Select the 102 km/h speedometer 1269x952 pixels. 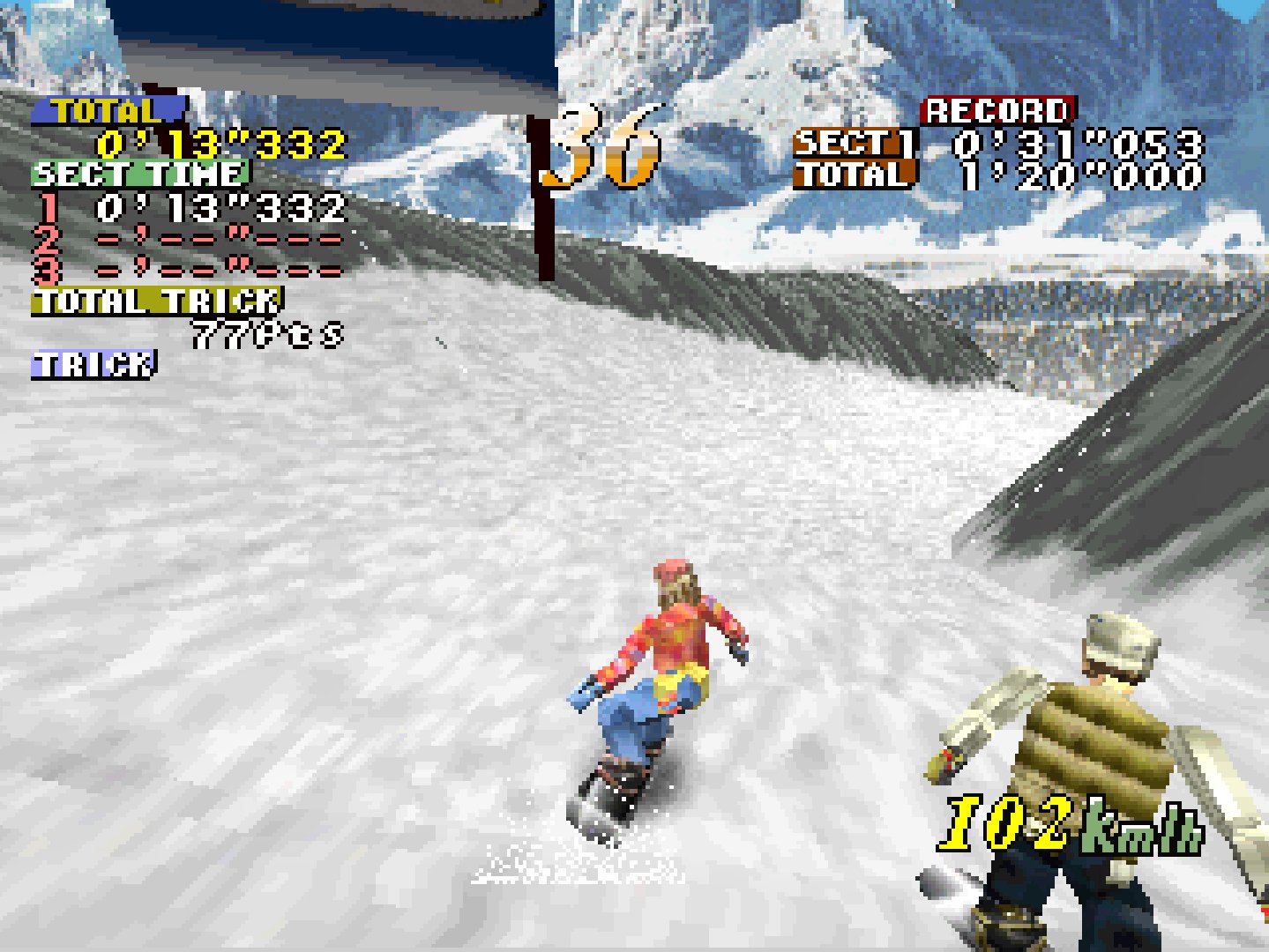[x=1071, y=824]
